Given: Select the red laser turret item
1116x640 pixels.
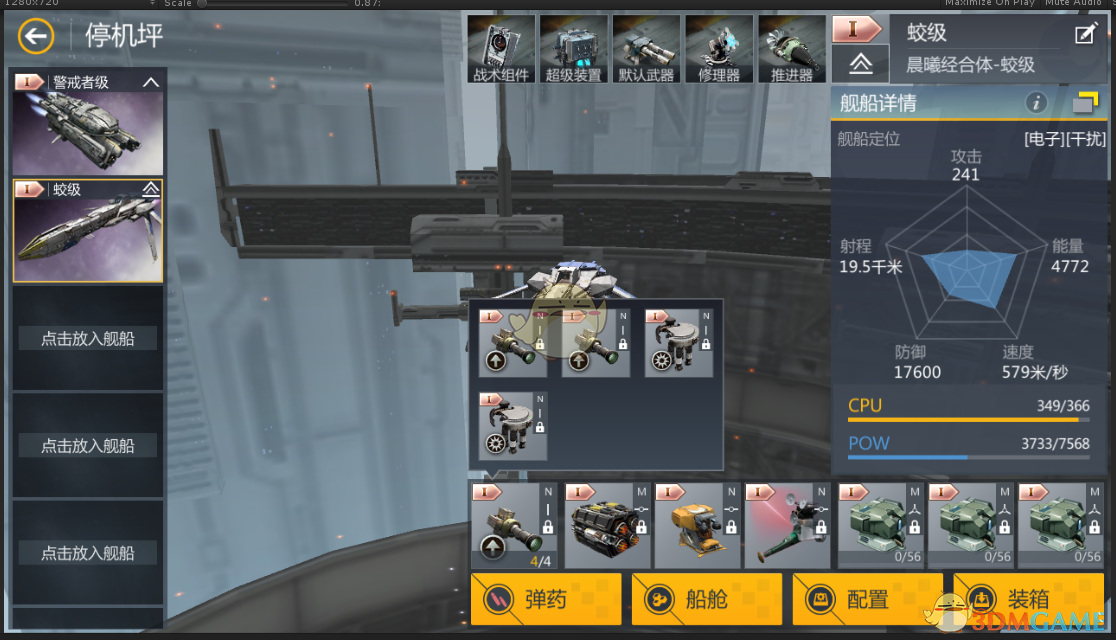Looking at the screenshot, I should point(786,525).
